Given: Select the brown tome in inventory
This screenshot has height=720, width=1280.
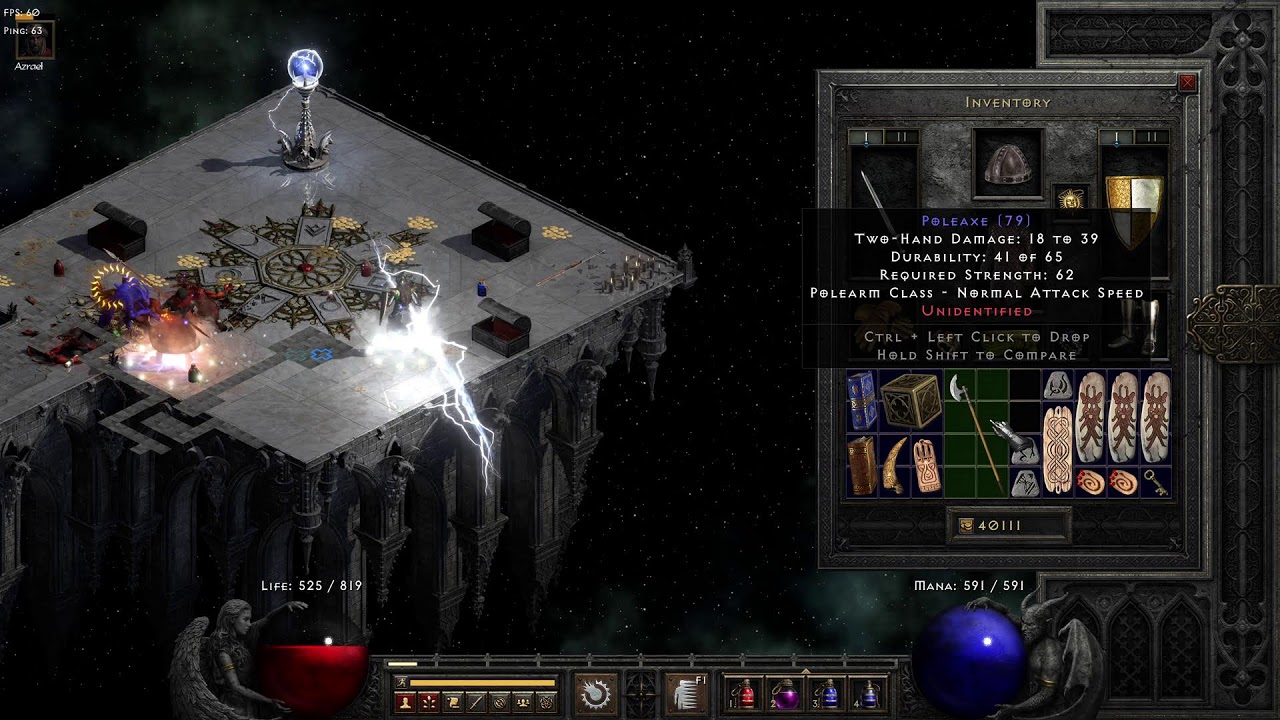Looking at the screenshot, I should pyautogui.click(x=861, y=465).
